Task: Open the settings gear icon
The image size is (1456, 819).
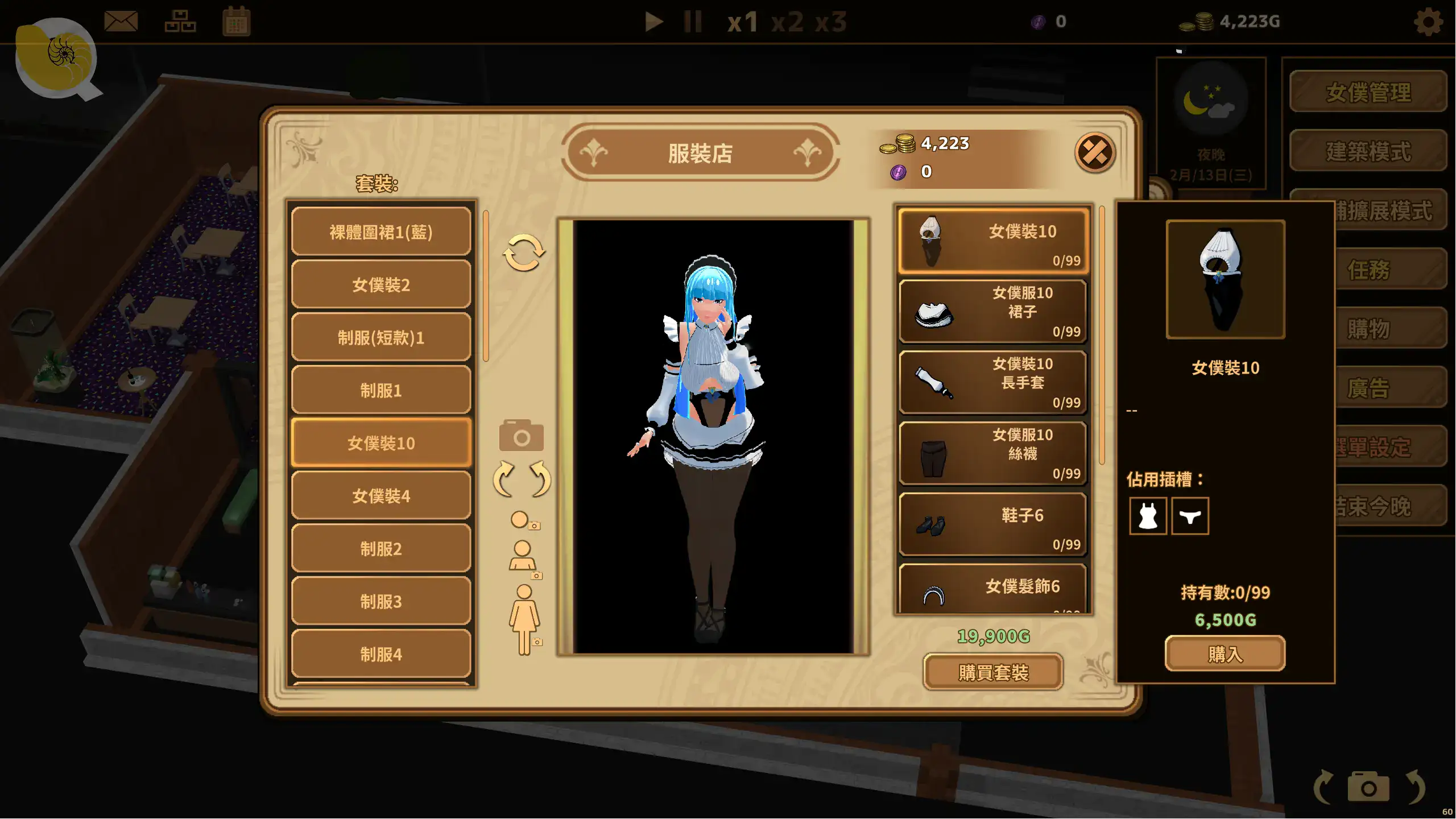Action: pos(1428,22)
